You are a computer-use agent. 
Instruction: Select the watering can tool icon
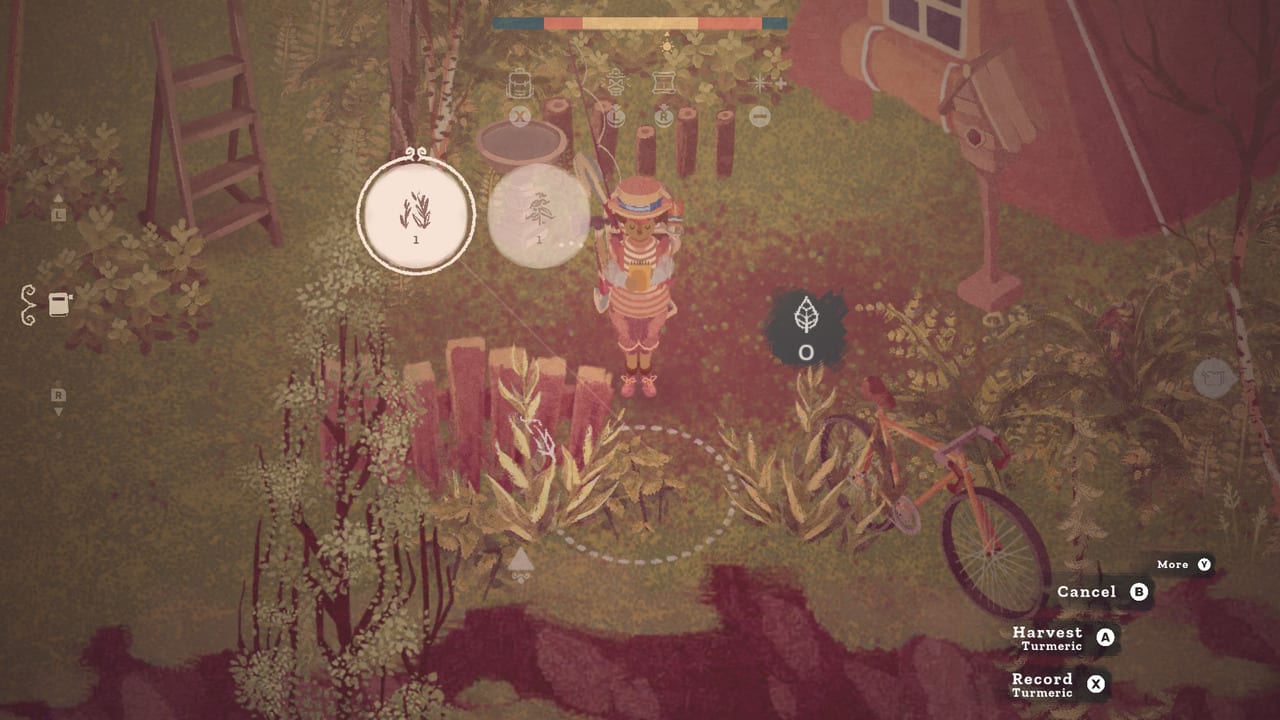click(615, 83)
